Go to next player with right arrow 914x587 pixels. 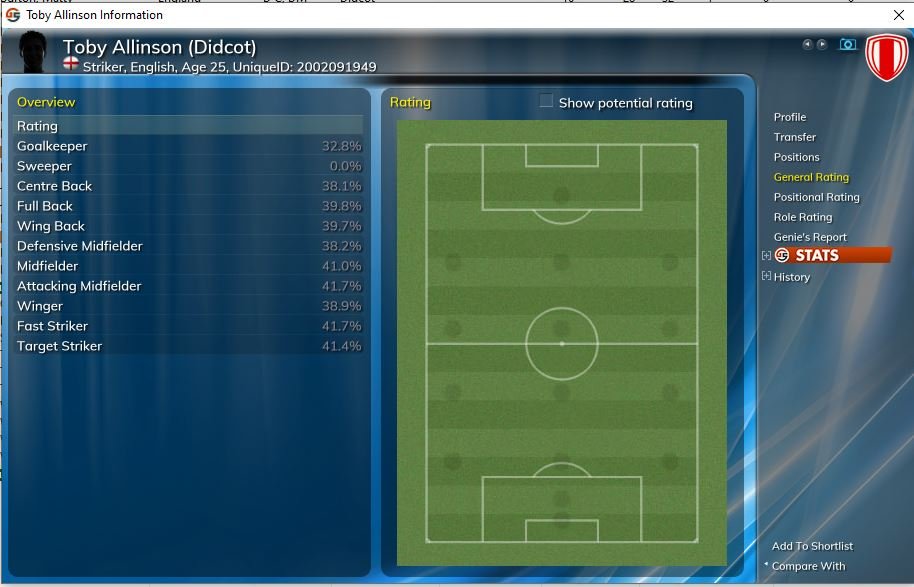click(x=822, y=45)
